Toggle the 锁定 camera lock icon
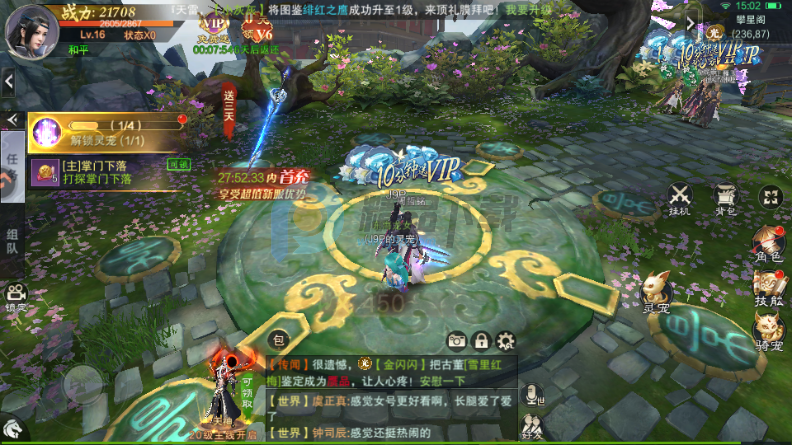The height and width of the screenshot is (445, 792). [x=15, y=297]
